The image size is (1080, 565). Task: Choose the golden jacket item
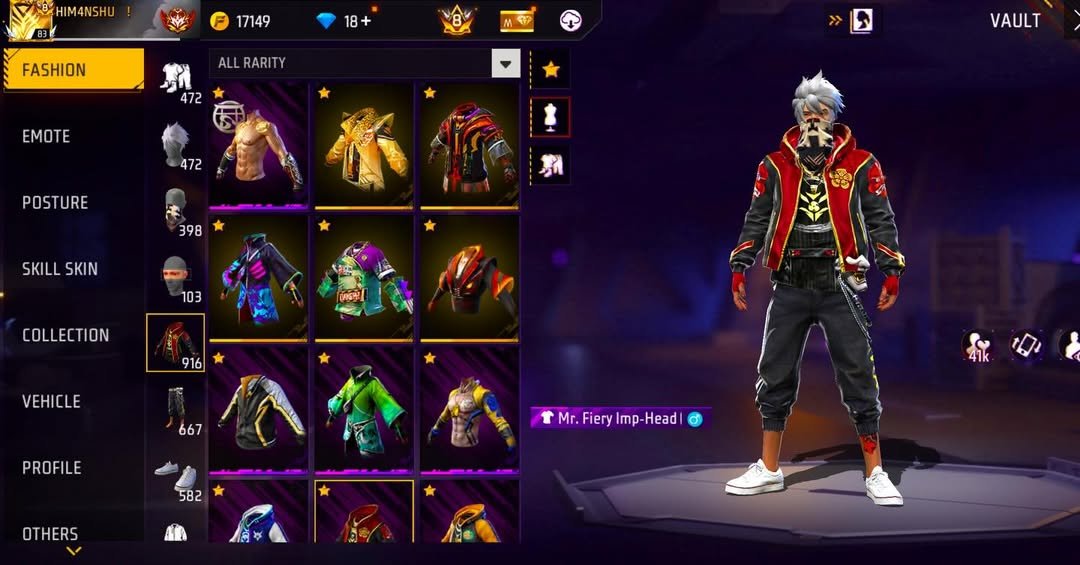coord(364,145)
